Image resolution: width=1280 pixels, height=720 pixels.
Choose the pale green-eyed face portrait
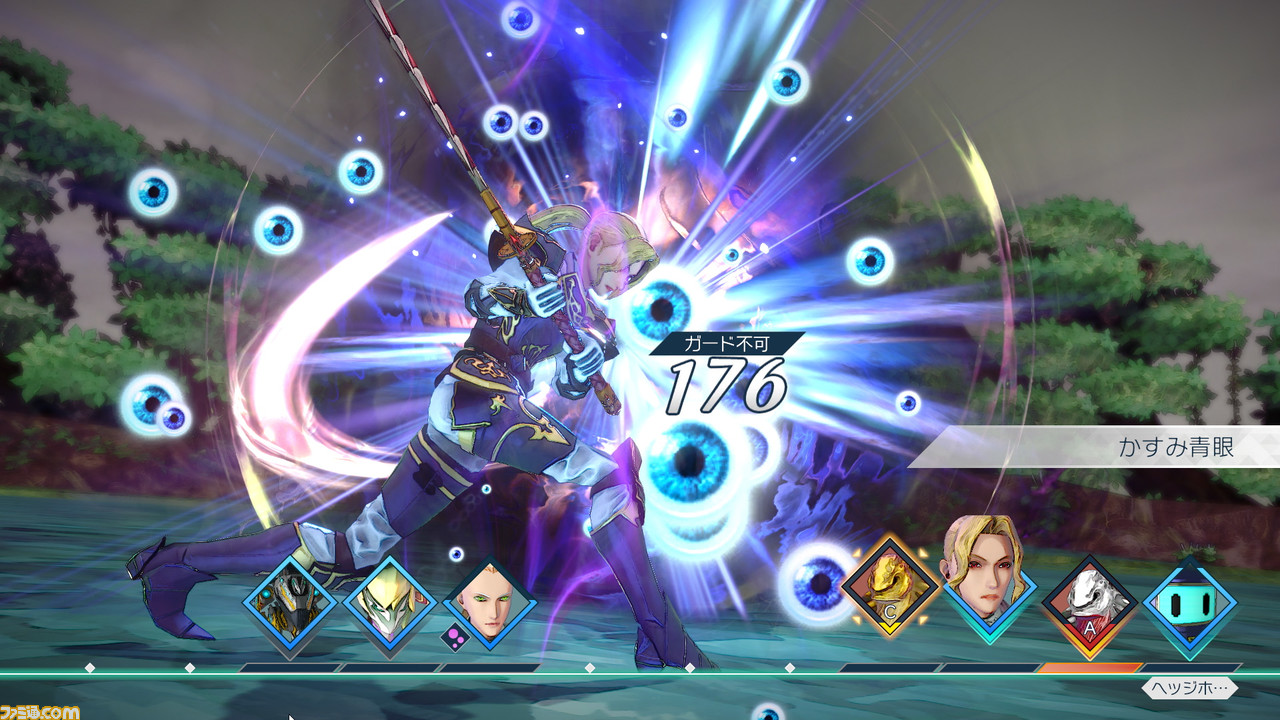tap(489, 604)
